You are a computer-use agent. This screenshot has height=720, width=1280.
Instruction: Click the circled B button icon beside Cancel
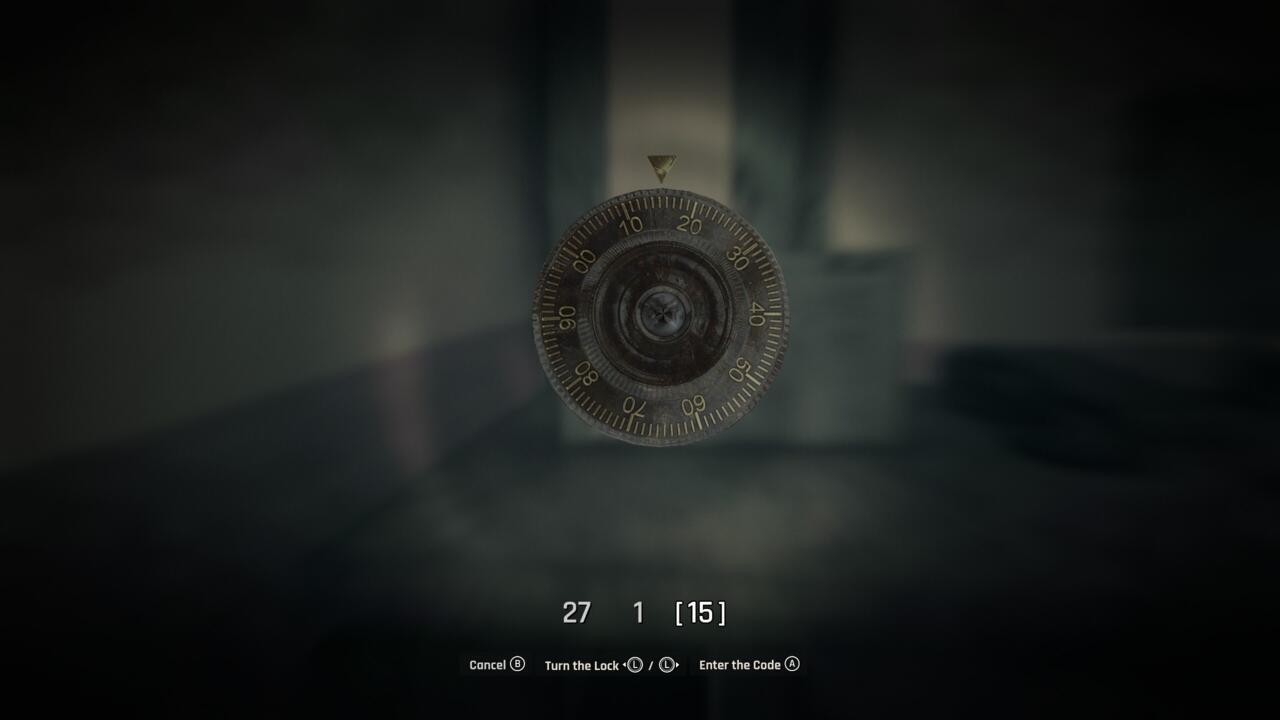[x=516, y=664]
